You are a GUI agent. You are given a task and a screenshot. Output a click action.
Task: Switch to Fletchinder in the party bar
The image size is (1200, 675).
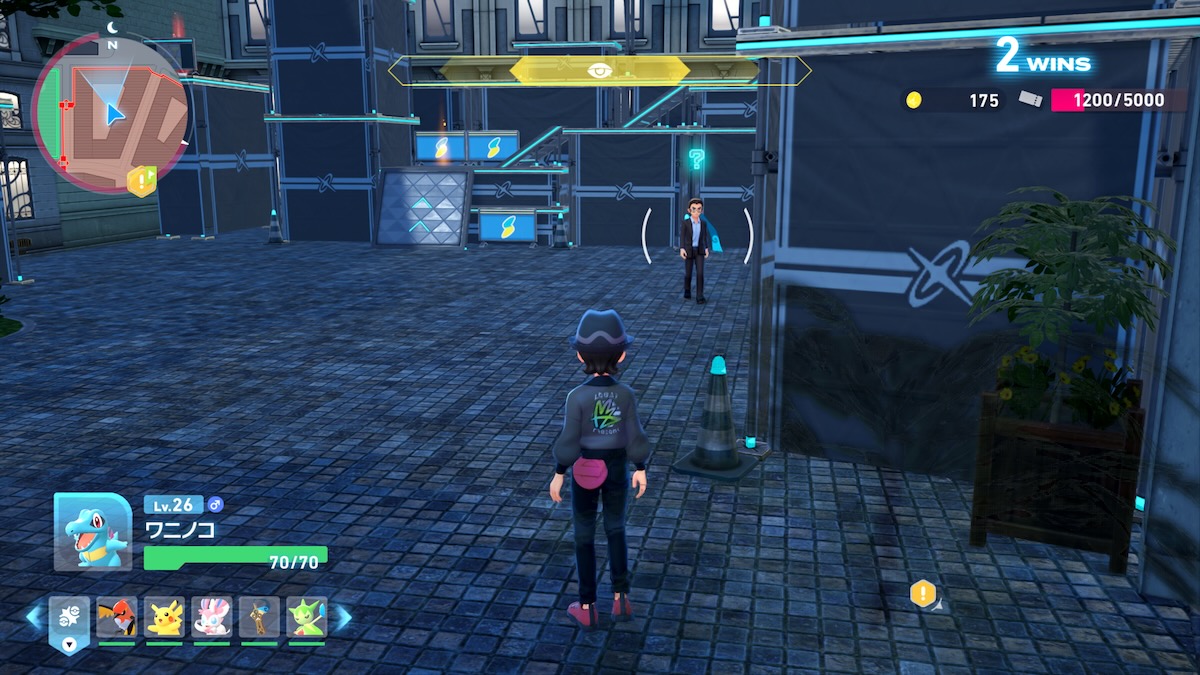click(x=116, y=617)
